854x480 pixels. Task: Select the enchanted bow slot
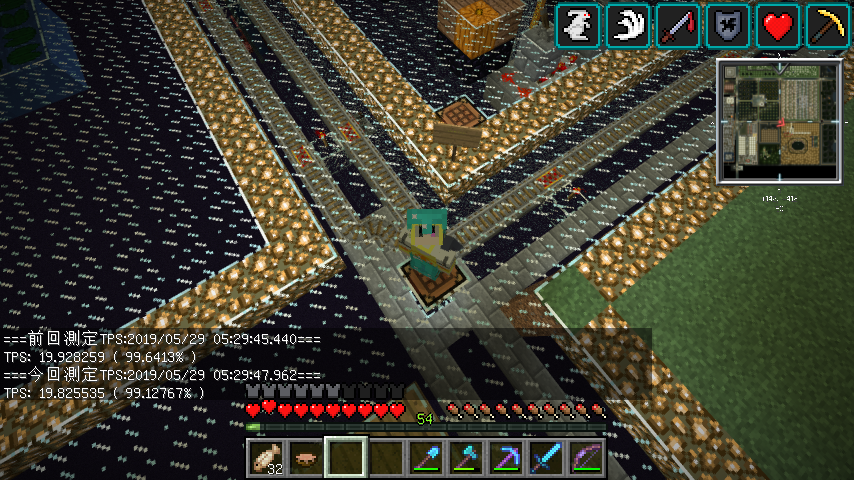(586, 459)
